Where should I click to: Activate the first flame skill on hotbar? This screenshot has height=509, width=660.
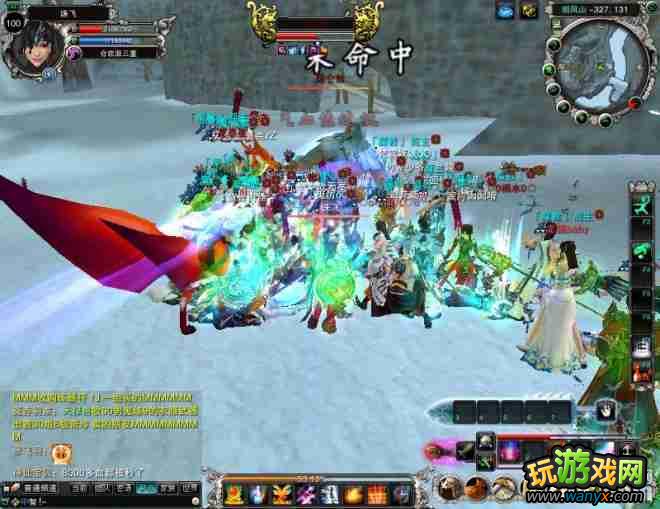232,493
